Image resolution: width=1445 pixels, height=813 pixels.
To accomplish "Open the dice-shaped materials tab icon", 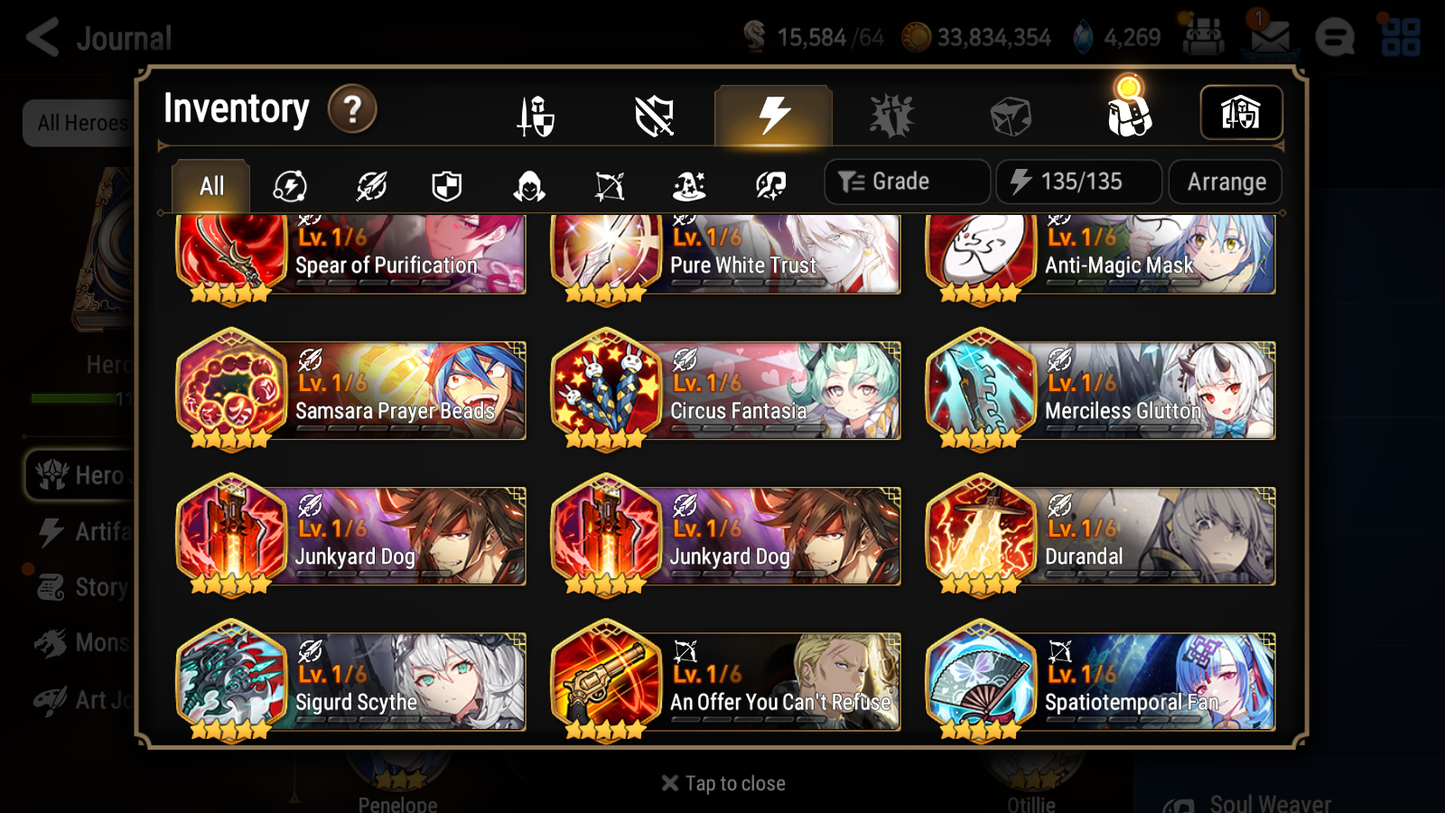I will [x=1010, y=113].
